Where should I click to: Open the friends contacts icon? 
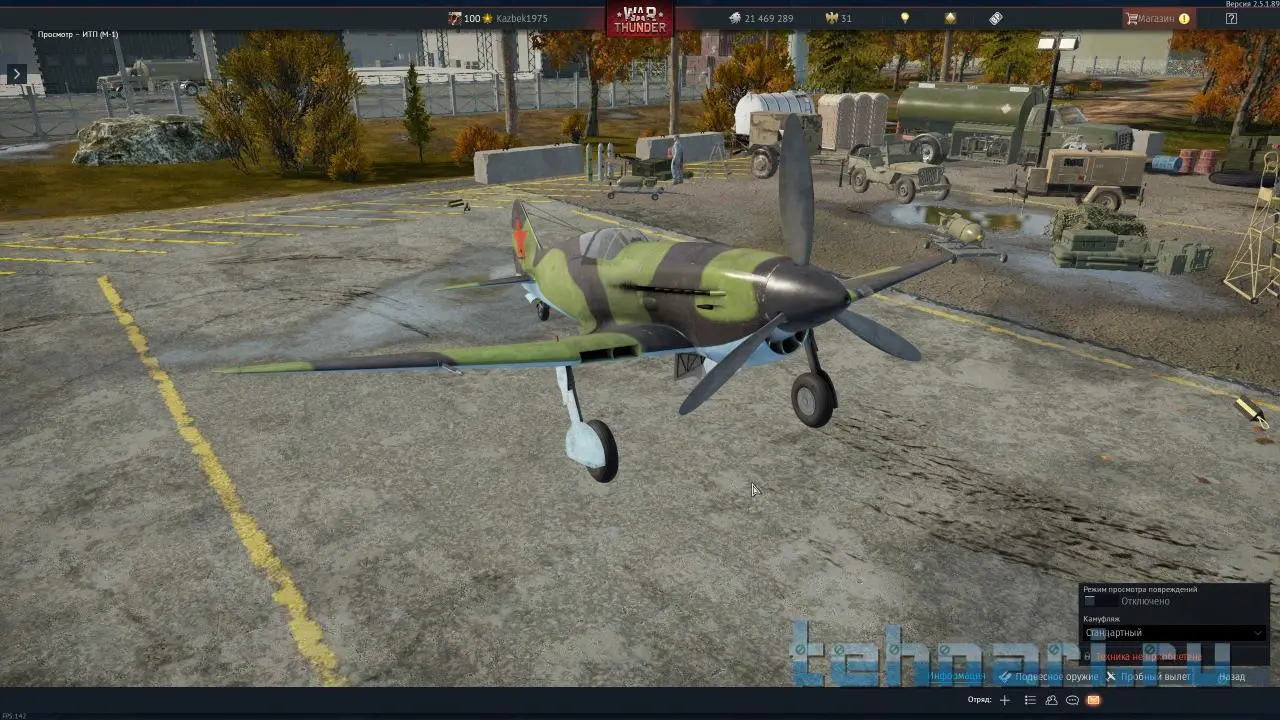click(x=1051, y=700)
